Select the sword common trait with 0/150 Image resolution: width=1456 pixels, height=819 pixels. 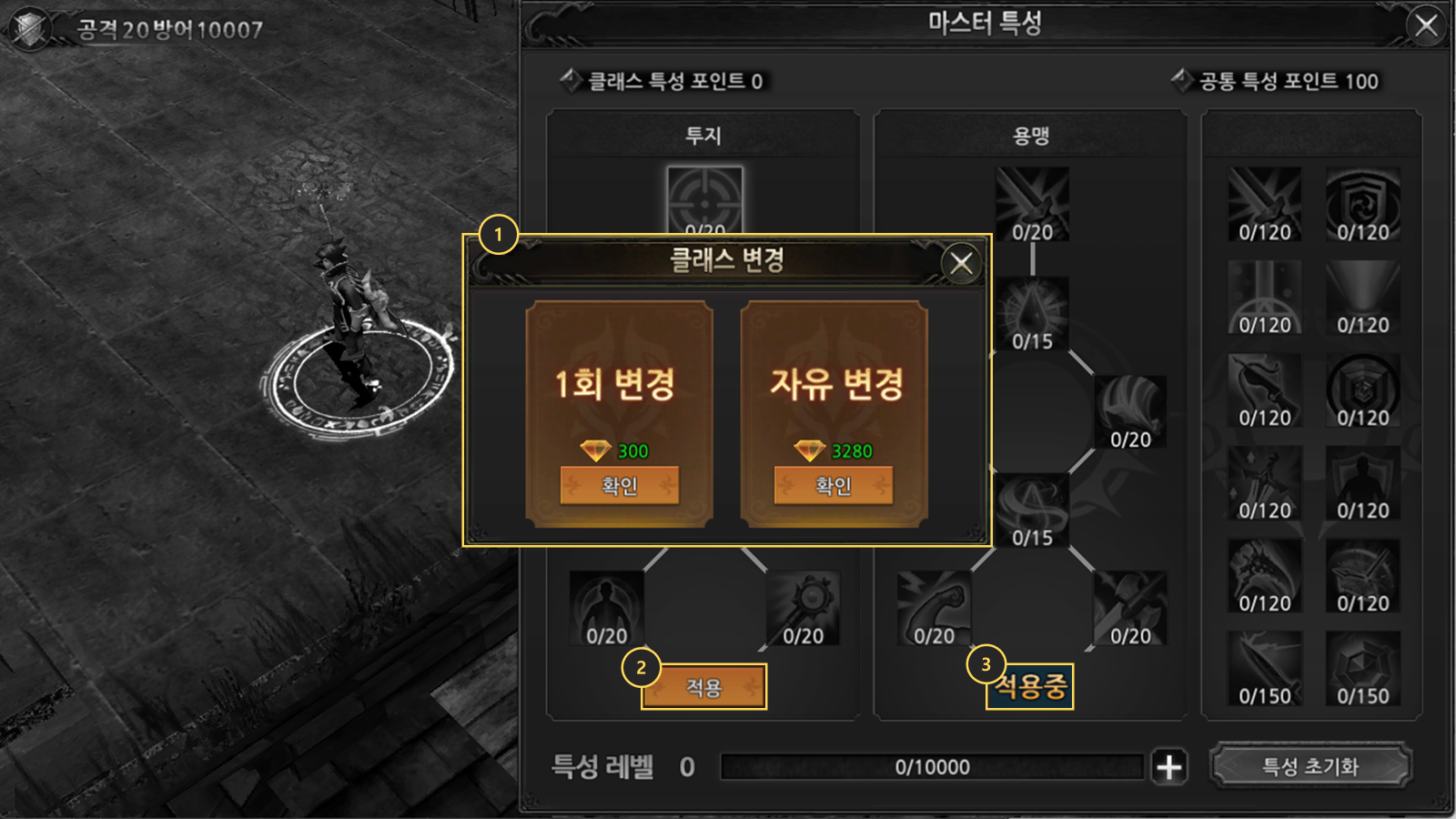pyautogui.click(x=1264, y=668)
